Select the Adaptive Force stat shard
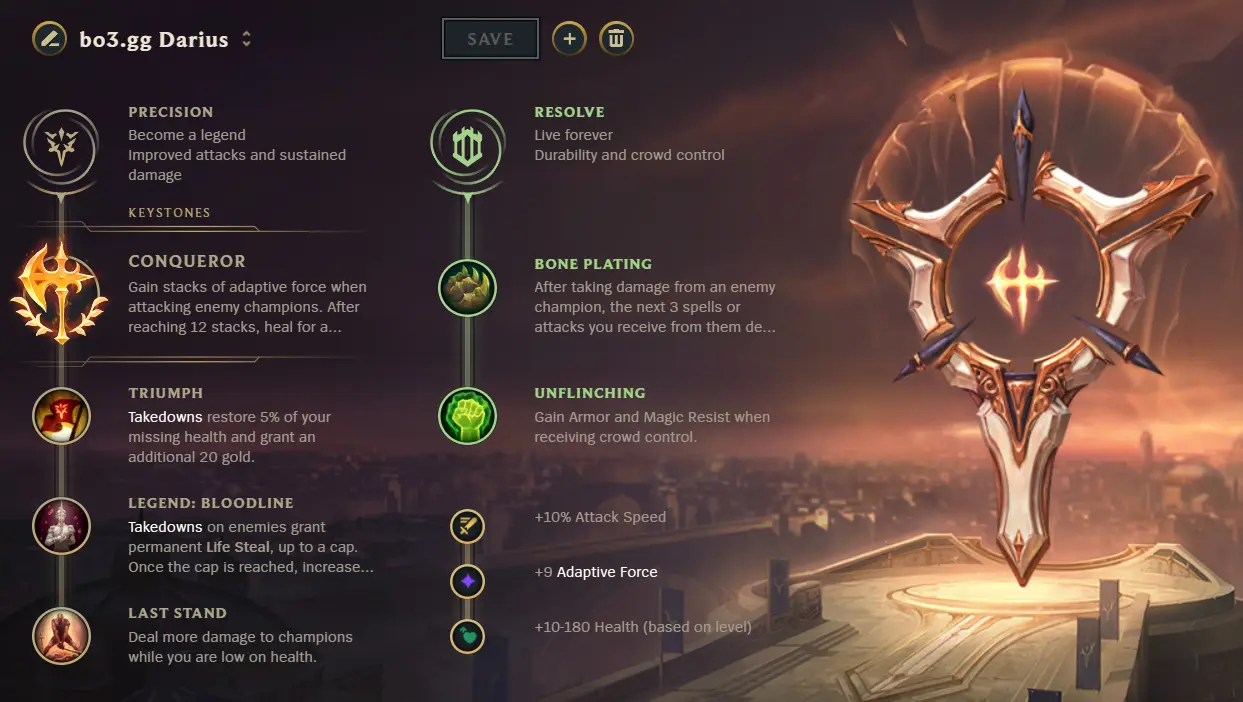The width and height of the screenshot is (1243, 702). pyautogui.click(x=467, y=581)
